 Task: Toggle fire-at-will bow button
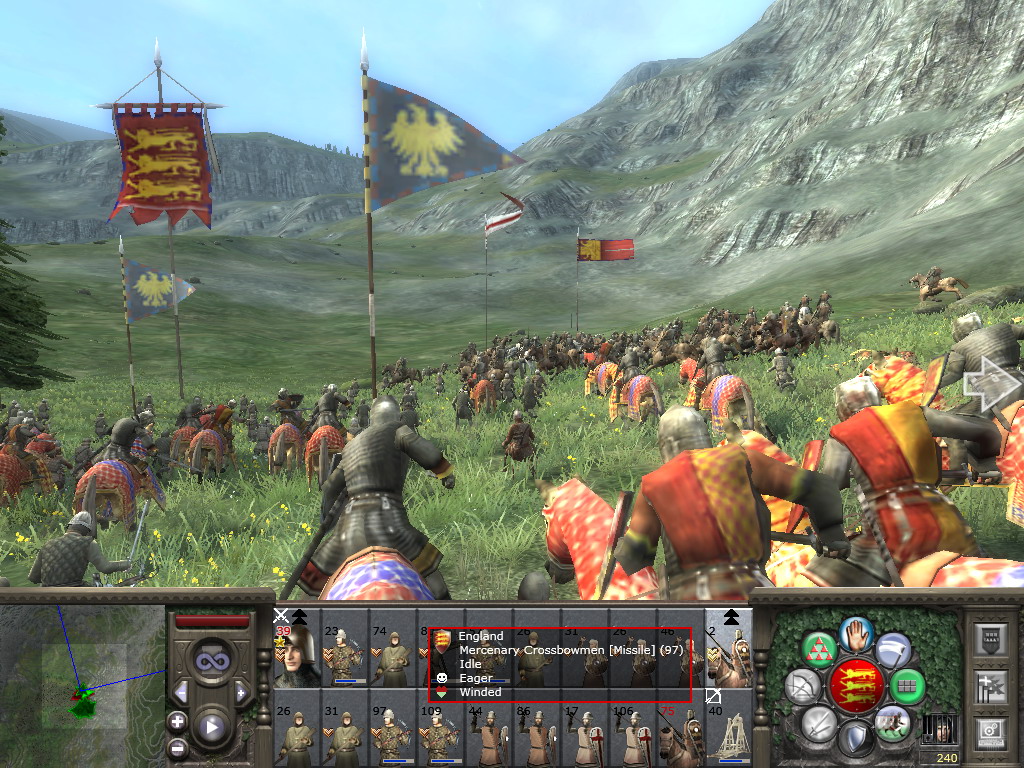coord(801,686)
